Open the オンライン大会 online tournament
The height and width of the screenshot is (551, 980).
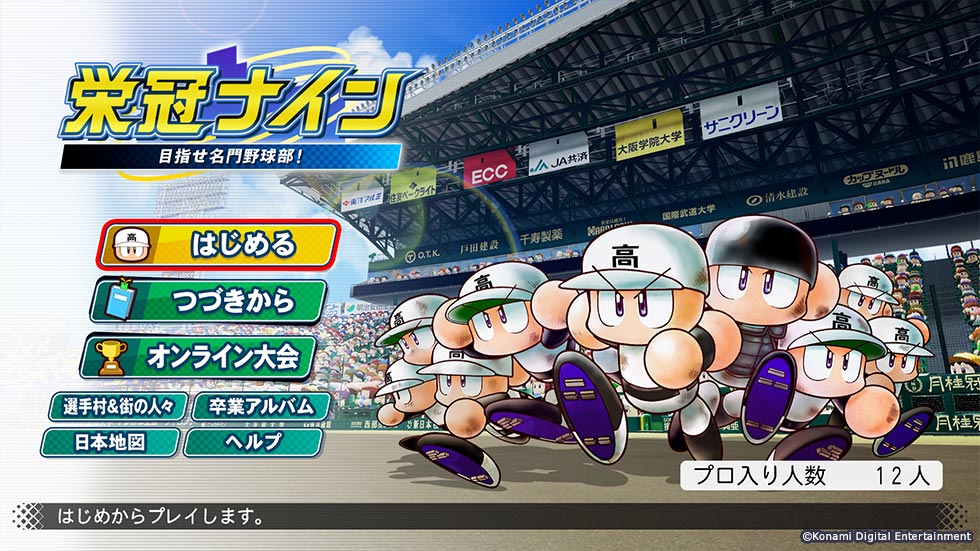pyautogui.click(x=203, y=355)
